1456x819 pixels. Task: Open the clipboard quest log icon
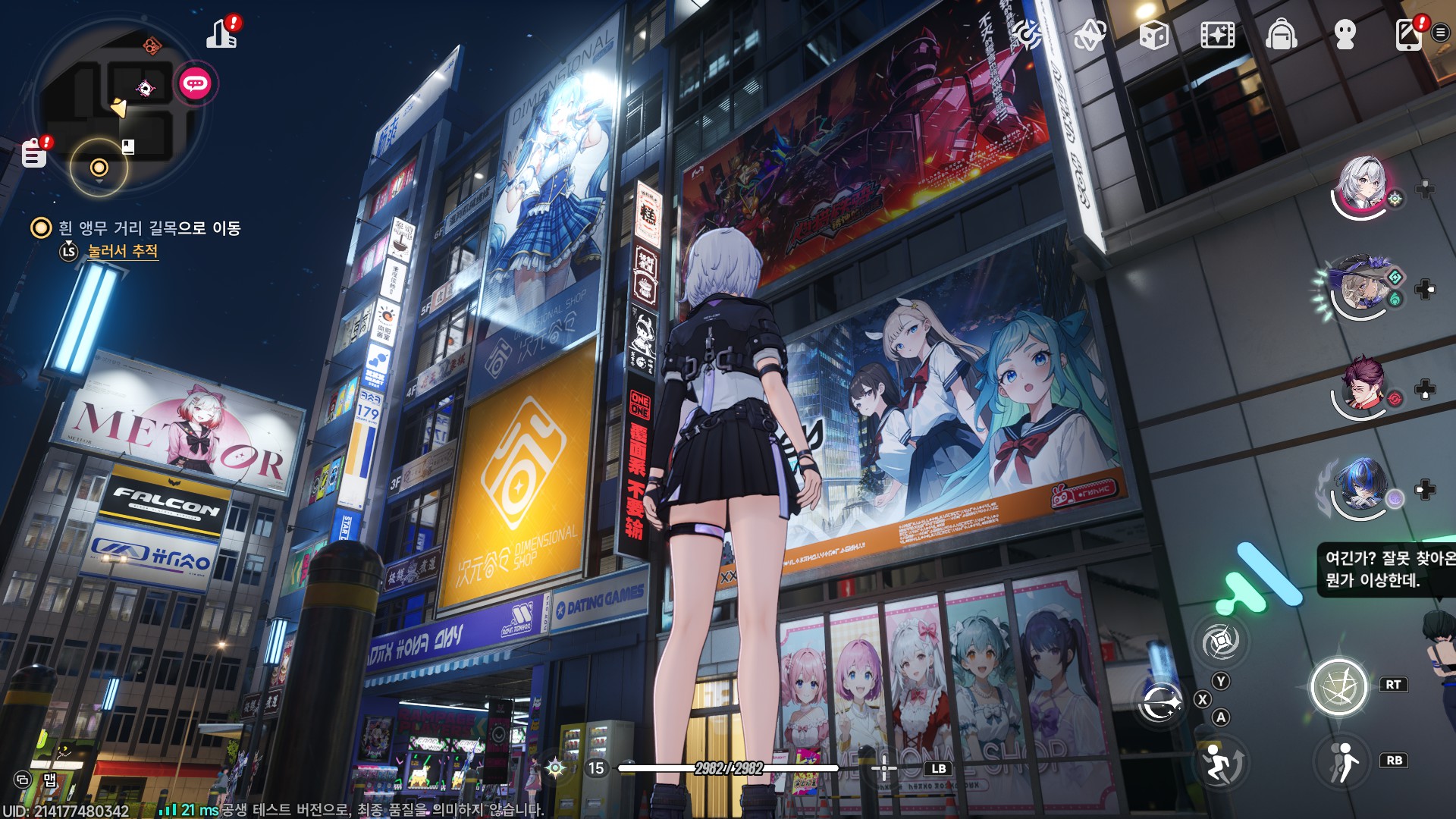(34, 153)
